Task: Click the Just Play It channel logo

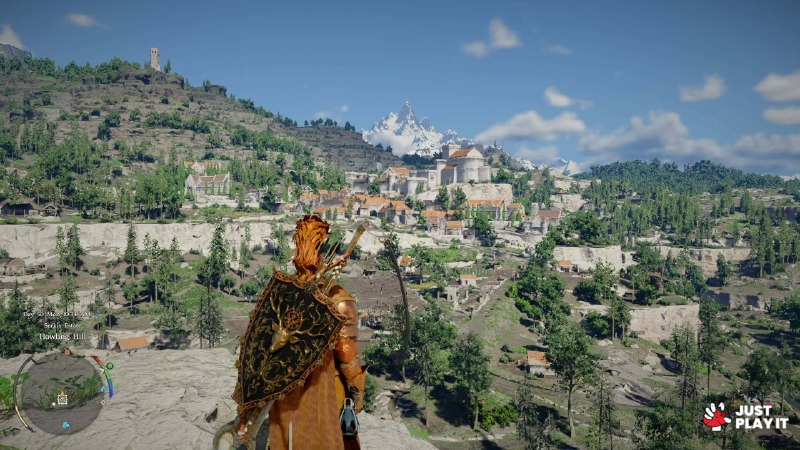Action: click(746, 416)
